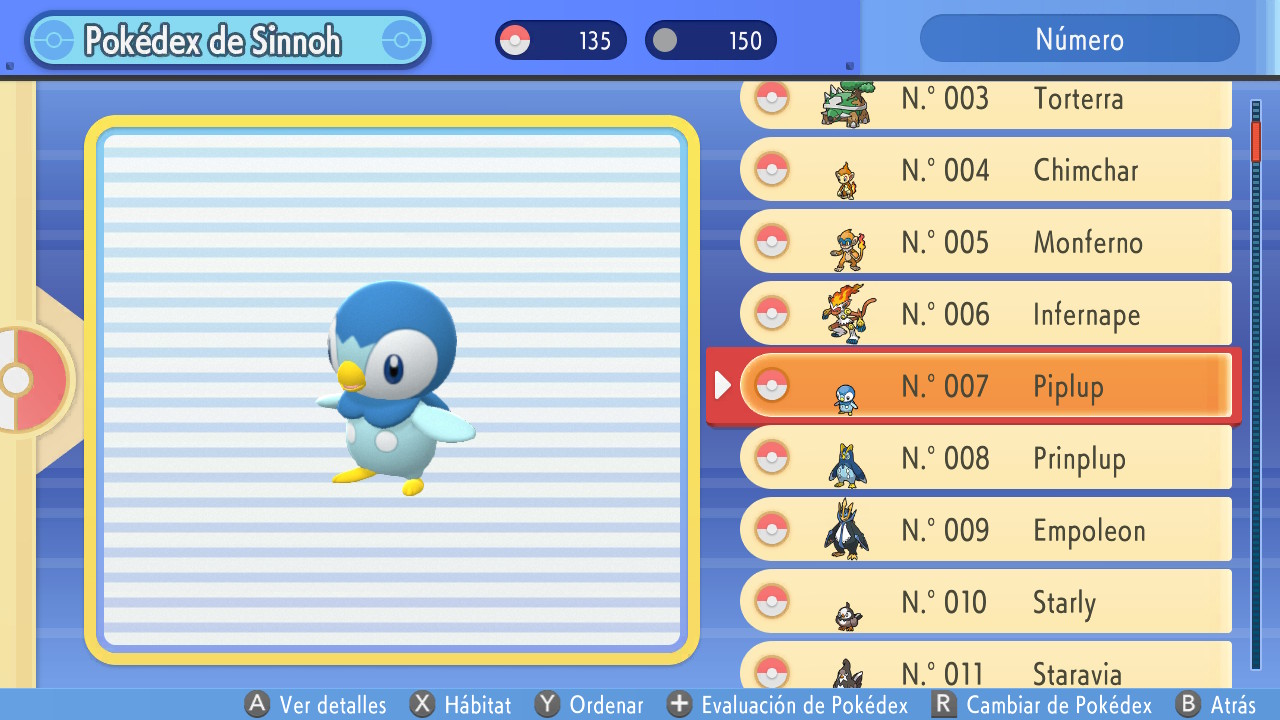Click the Pokédex list scrollbar

coord(1256,385)
